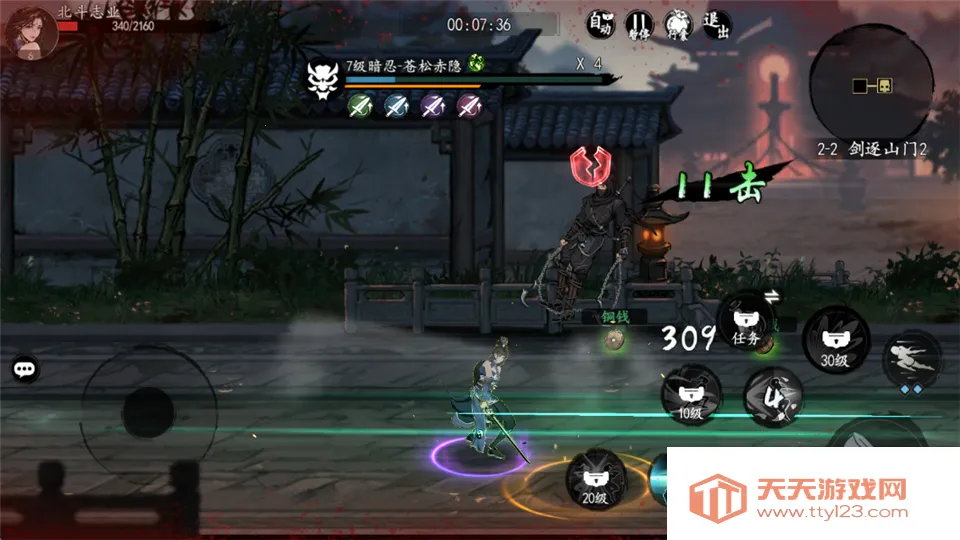The width and height of the screenshot is (960, 540).
Task: Tap the locked 30级 skill slot
Action: point(834,342)
